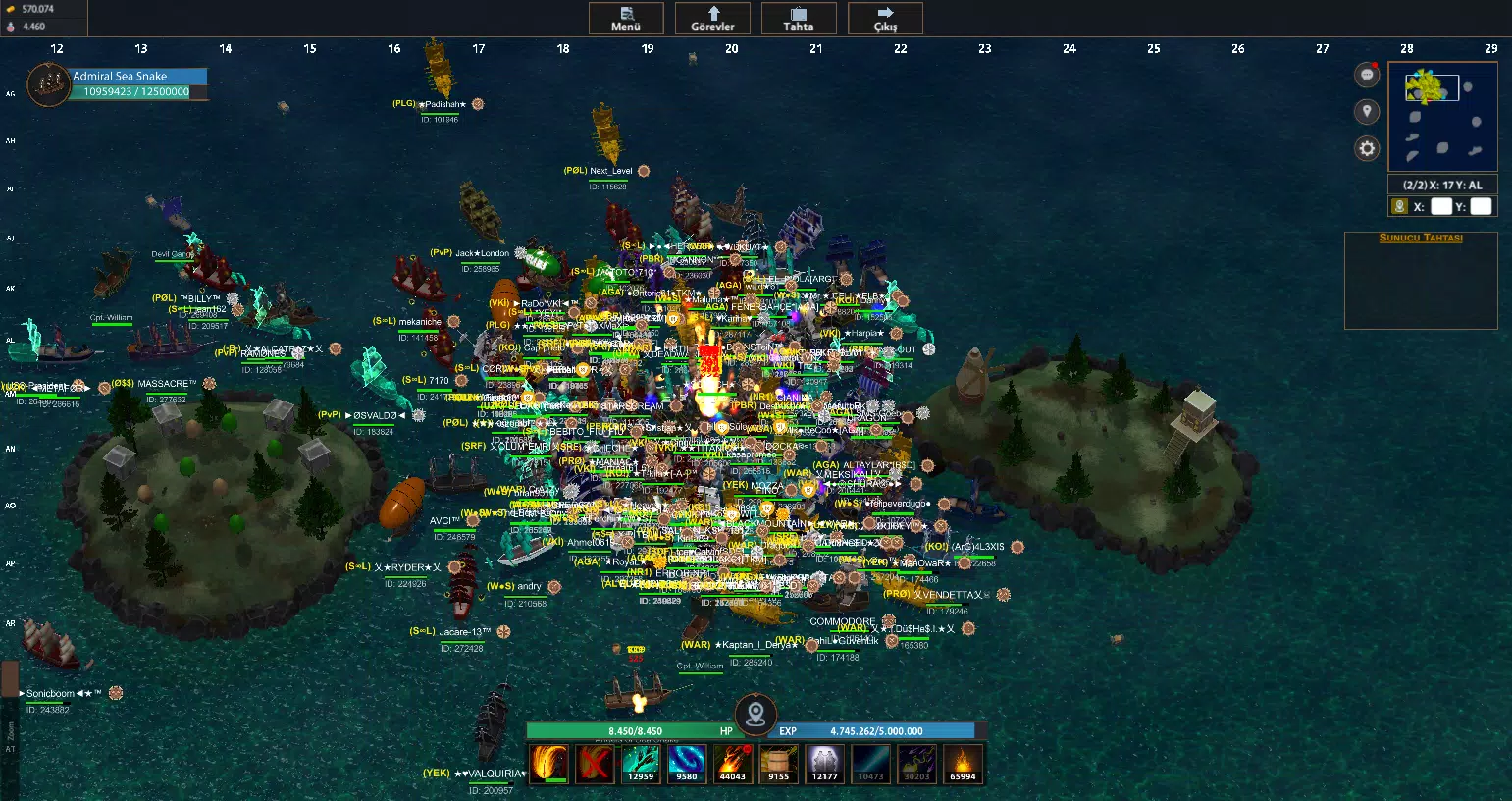
Task: Select the red X skill in hotbar
Action: pyautogui.click(x=595, y=764)
